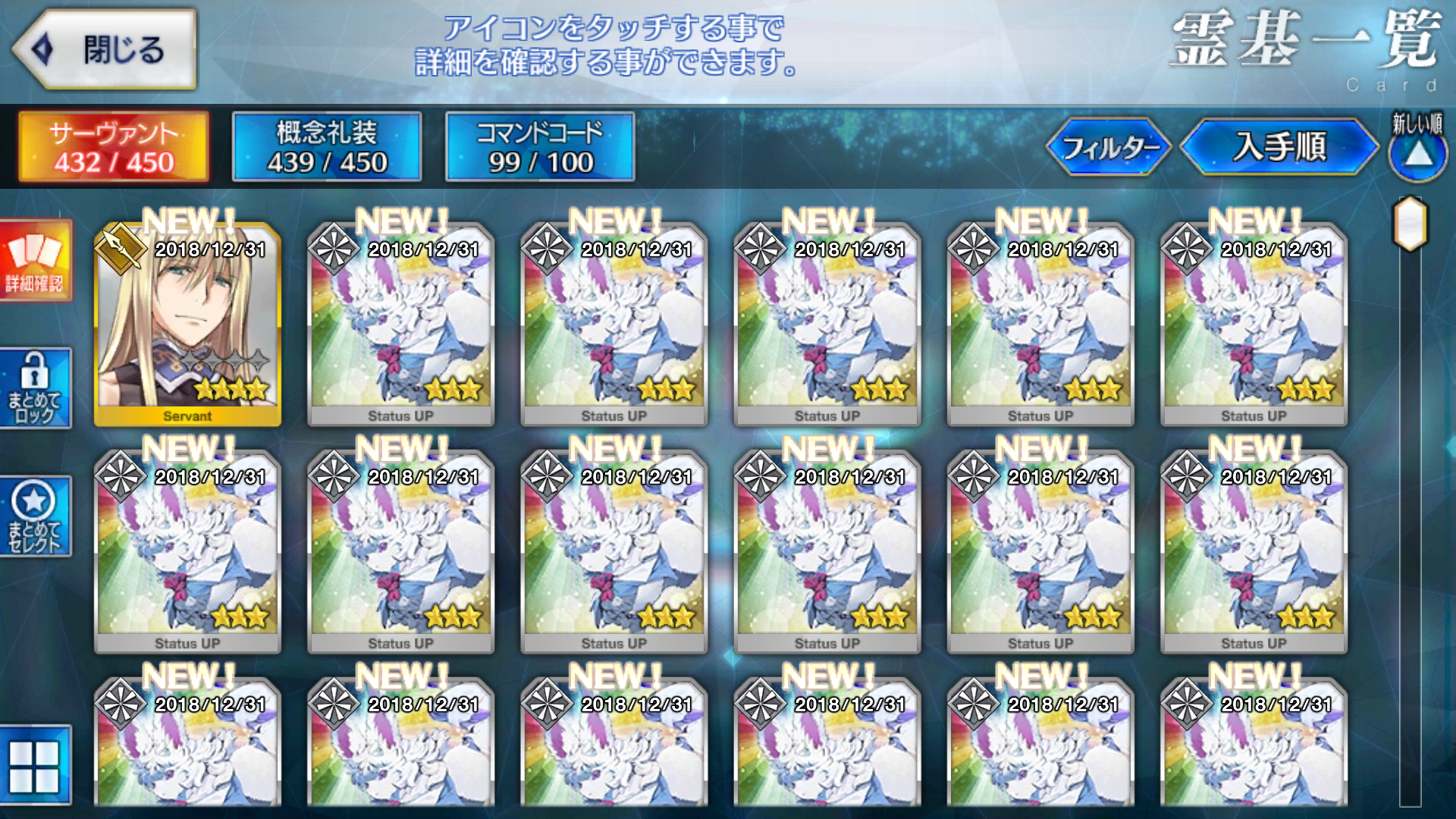Click the lance class icon on the Servant card
1456x819 pixels.
[x=121, y=245]
